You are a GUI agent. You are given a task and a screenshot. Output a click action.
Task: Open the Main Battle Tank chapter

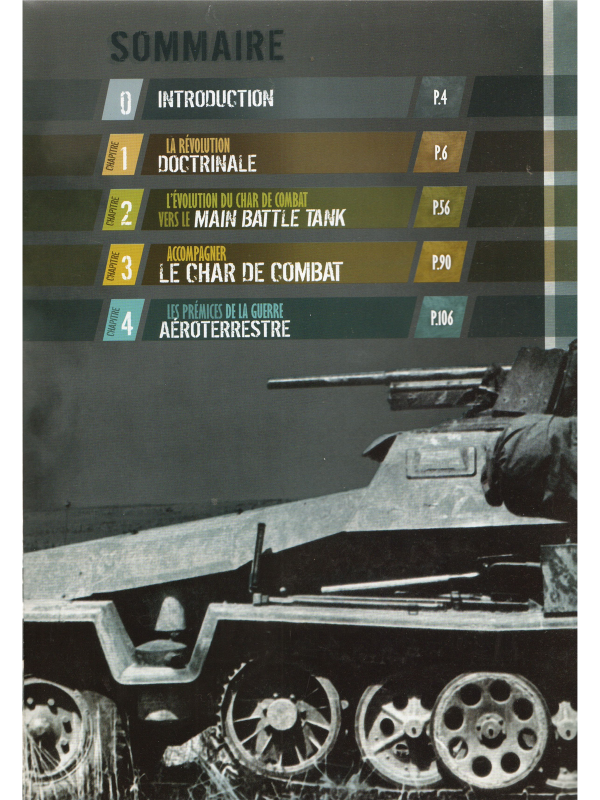[255, 209]
